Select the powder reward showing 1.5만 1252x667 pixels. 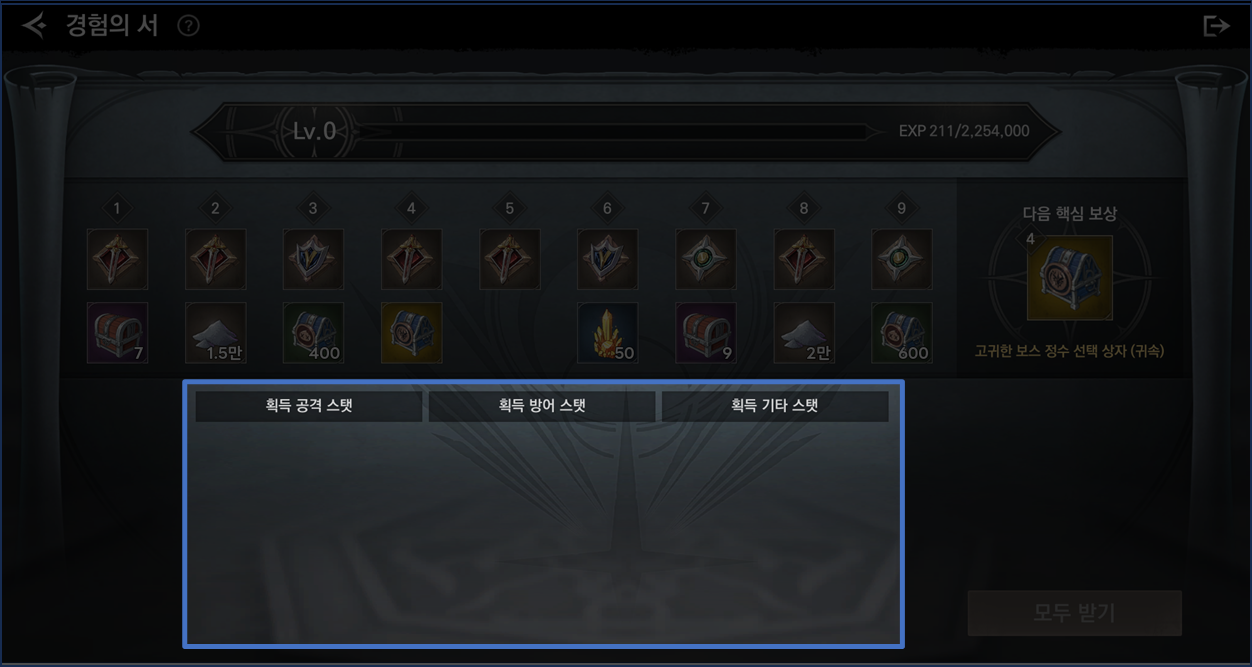216,333
